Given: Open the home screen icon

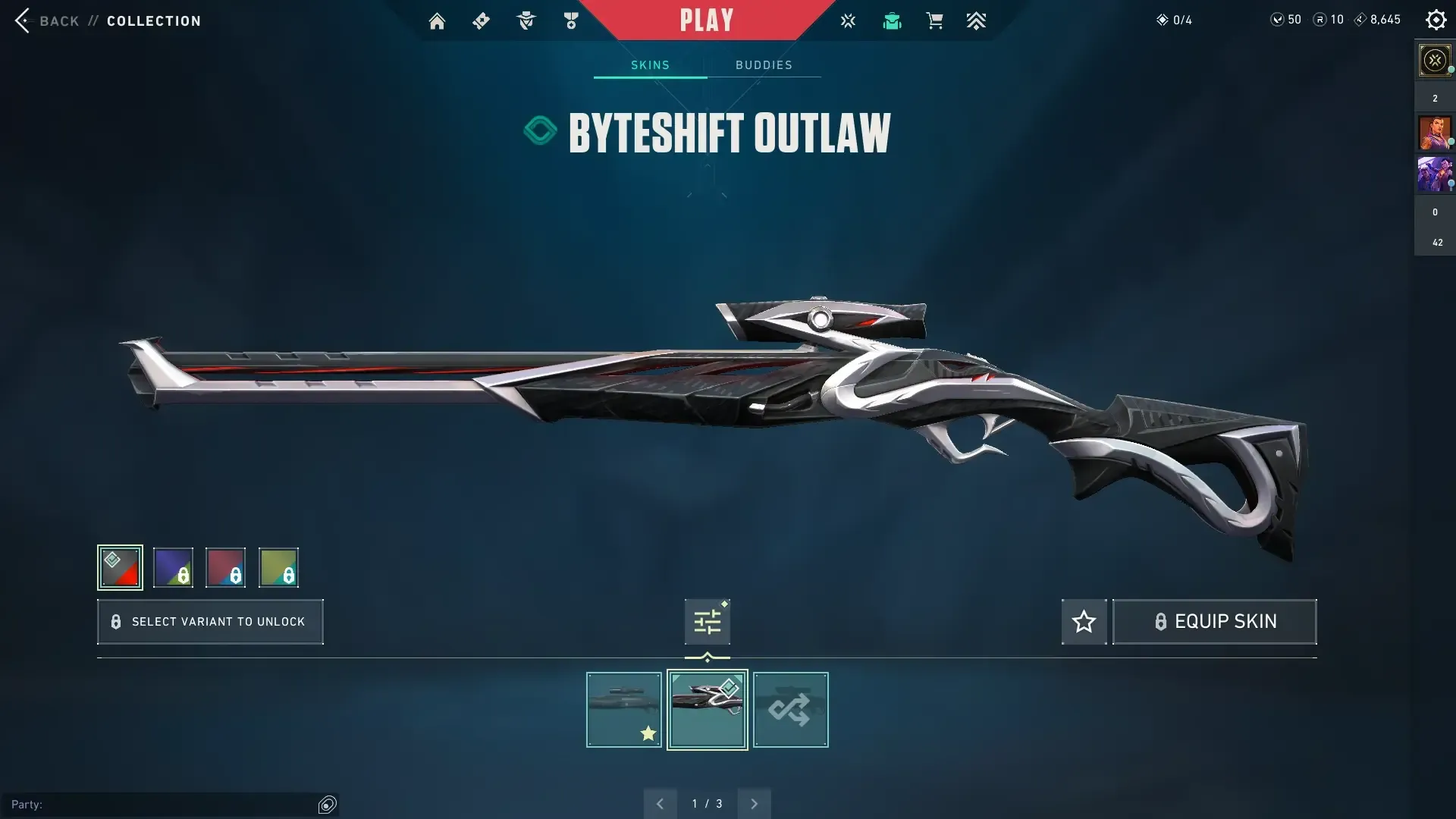Looking at the screenshot, I should pyautogui.click(x=437, y=21).
